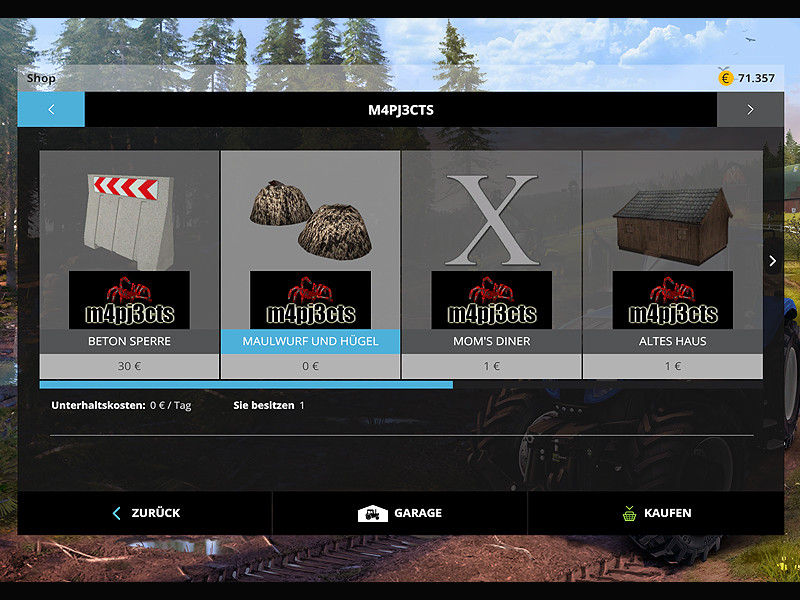Choose the Mom's Diner item
The image size is (800, 600).
point(491,264)
